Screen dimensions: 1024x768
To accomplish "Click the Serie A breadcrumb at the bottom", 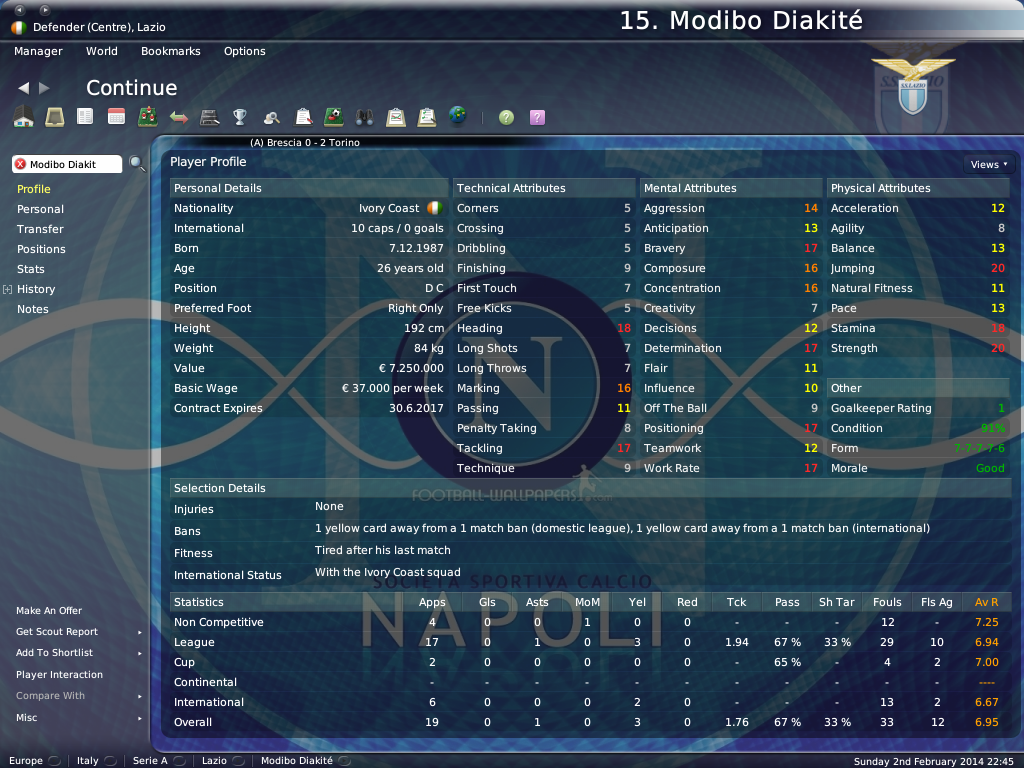I will [151, 761].
